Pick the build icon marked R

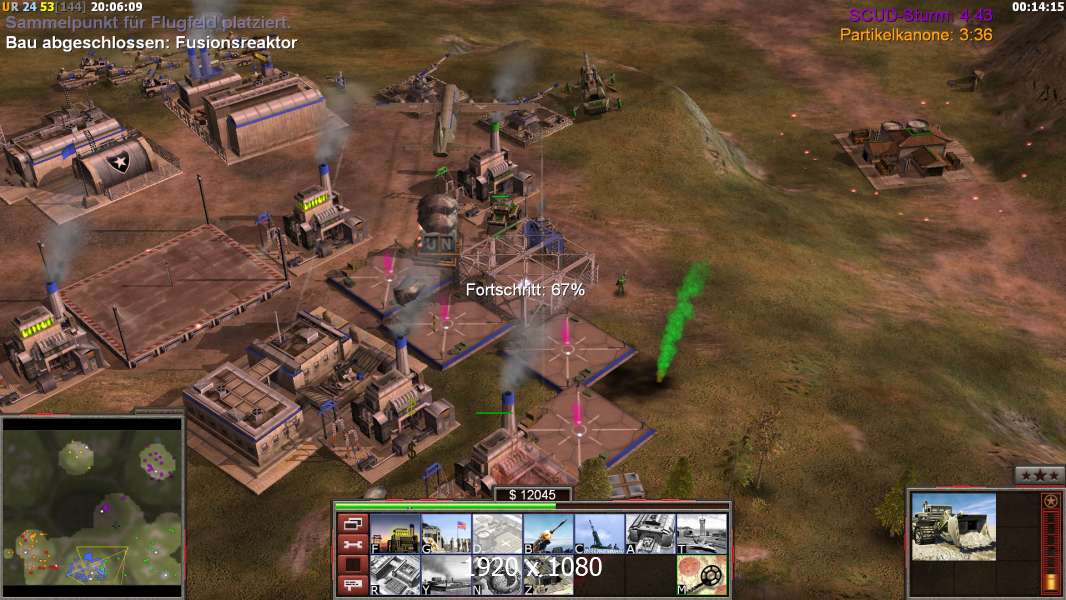pos(395,575)
